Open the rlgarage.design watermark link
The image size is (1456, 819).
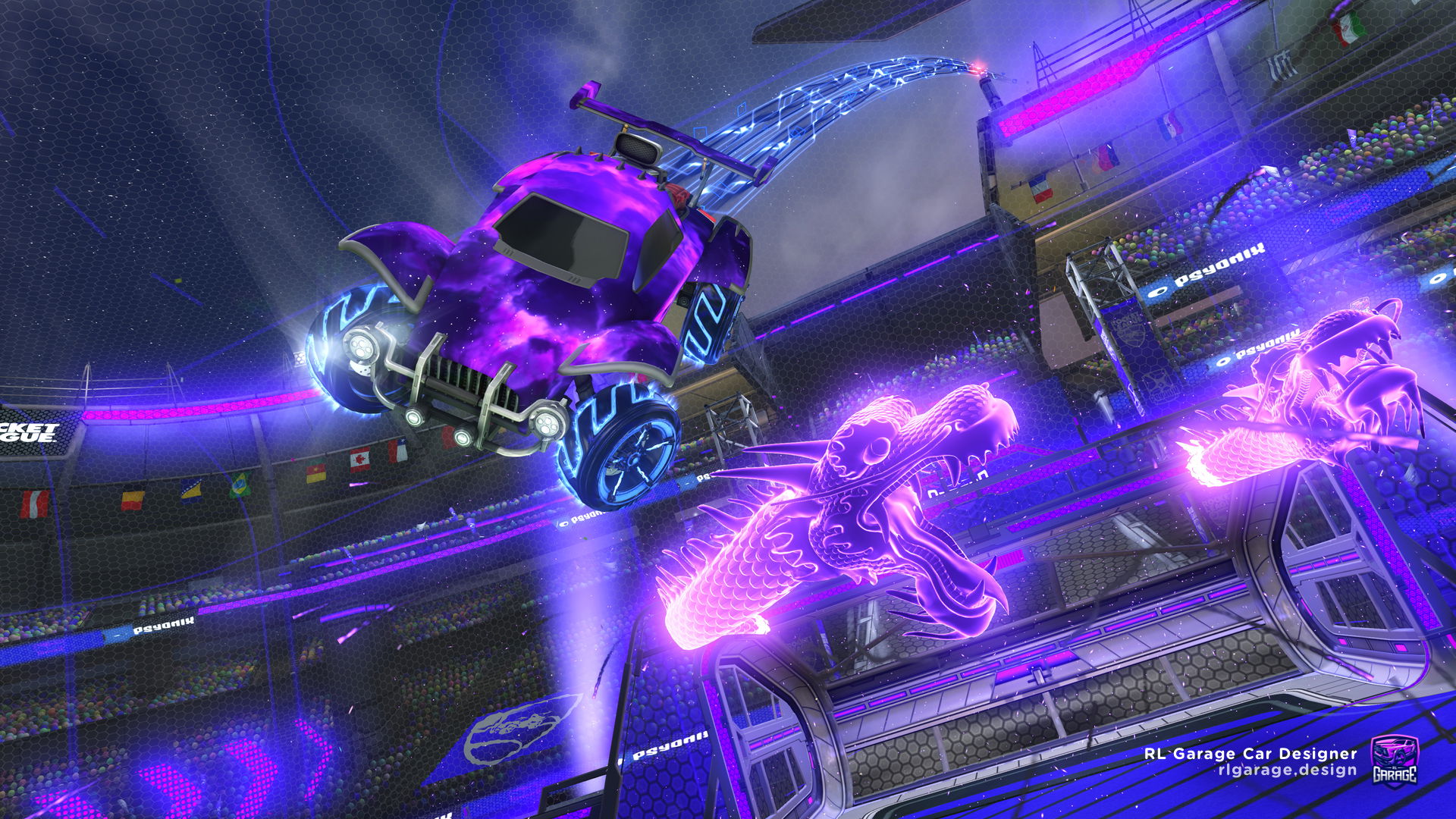pyautogui.click(x=1287, y=770)
